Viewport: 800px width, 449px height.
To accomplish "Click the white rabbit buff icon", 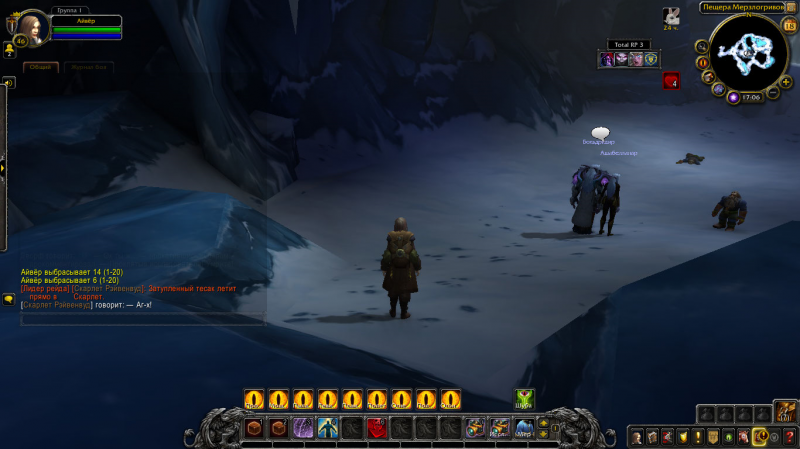I will [x=670, y=15].
